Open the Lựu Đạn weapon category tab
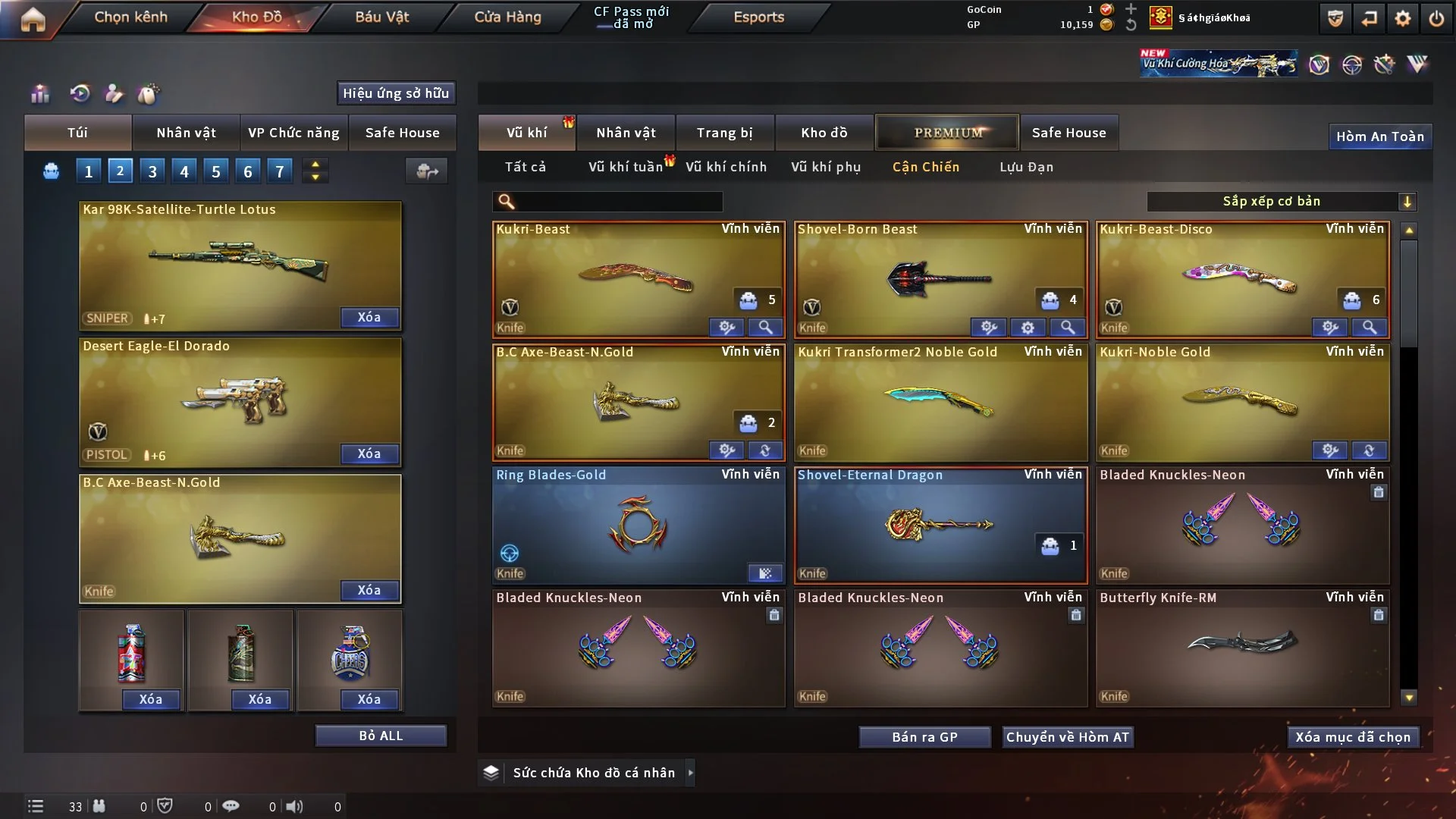The height and width of the screenshot is (819, 1456). pos(1025,167)
